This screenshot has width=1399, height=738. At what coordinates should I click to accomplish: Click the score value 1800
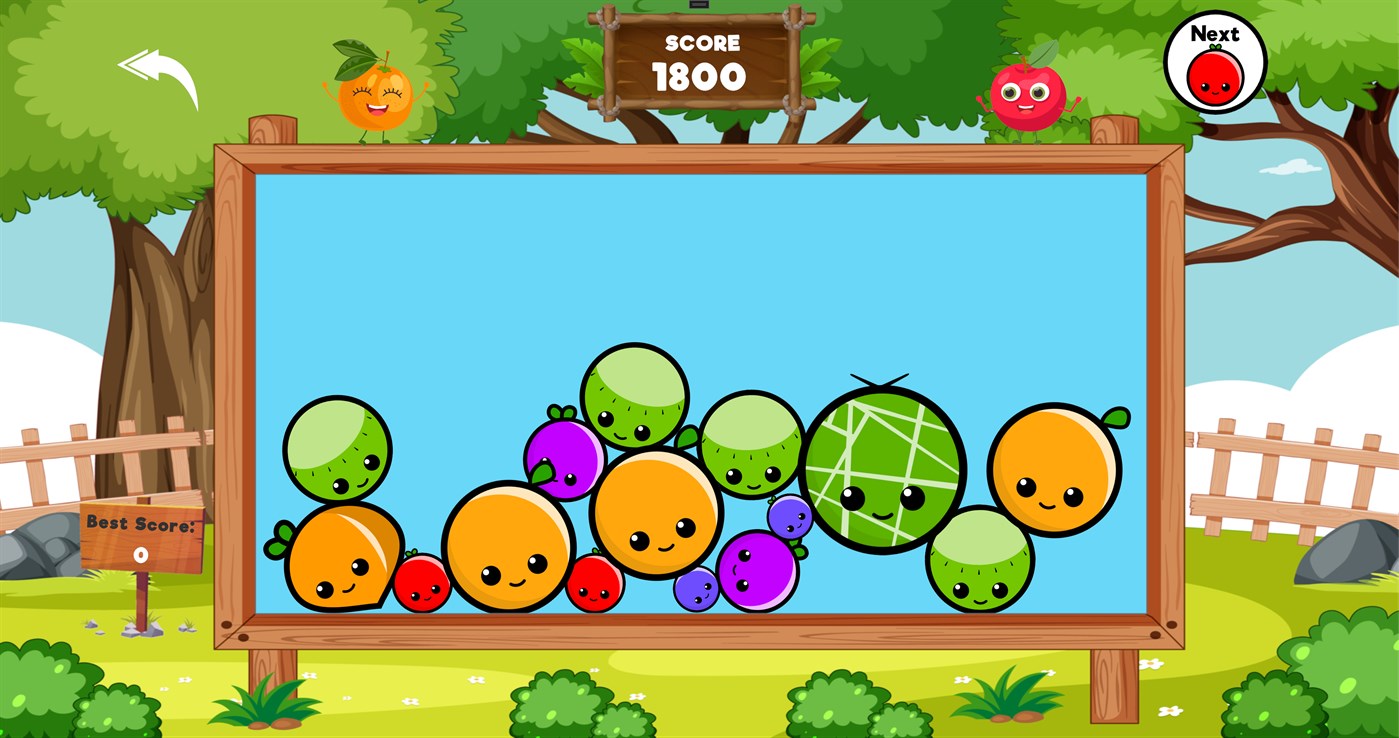coord(700,76)
